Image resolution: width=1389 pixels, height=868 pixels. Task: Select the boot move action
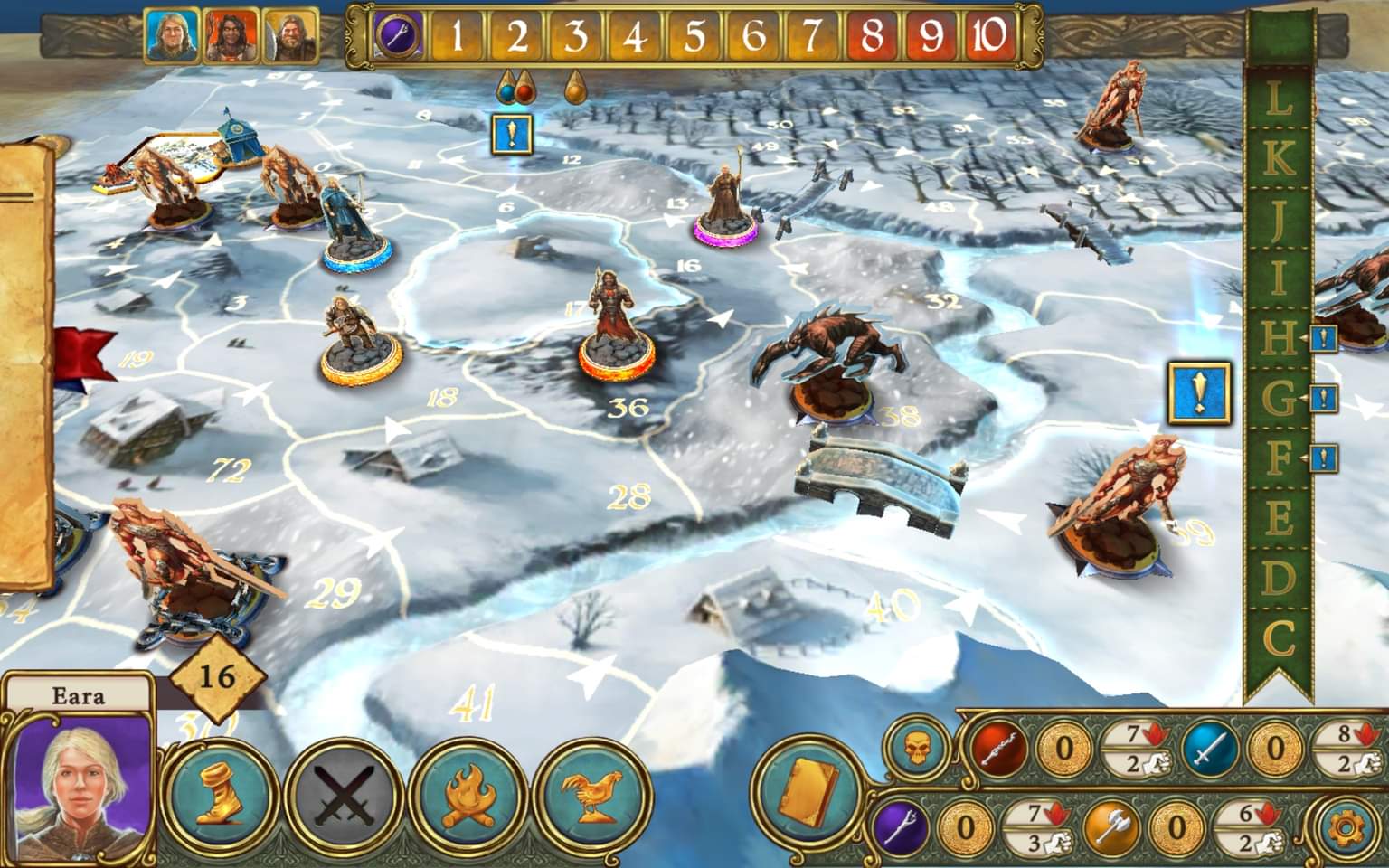pos(222,797)
